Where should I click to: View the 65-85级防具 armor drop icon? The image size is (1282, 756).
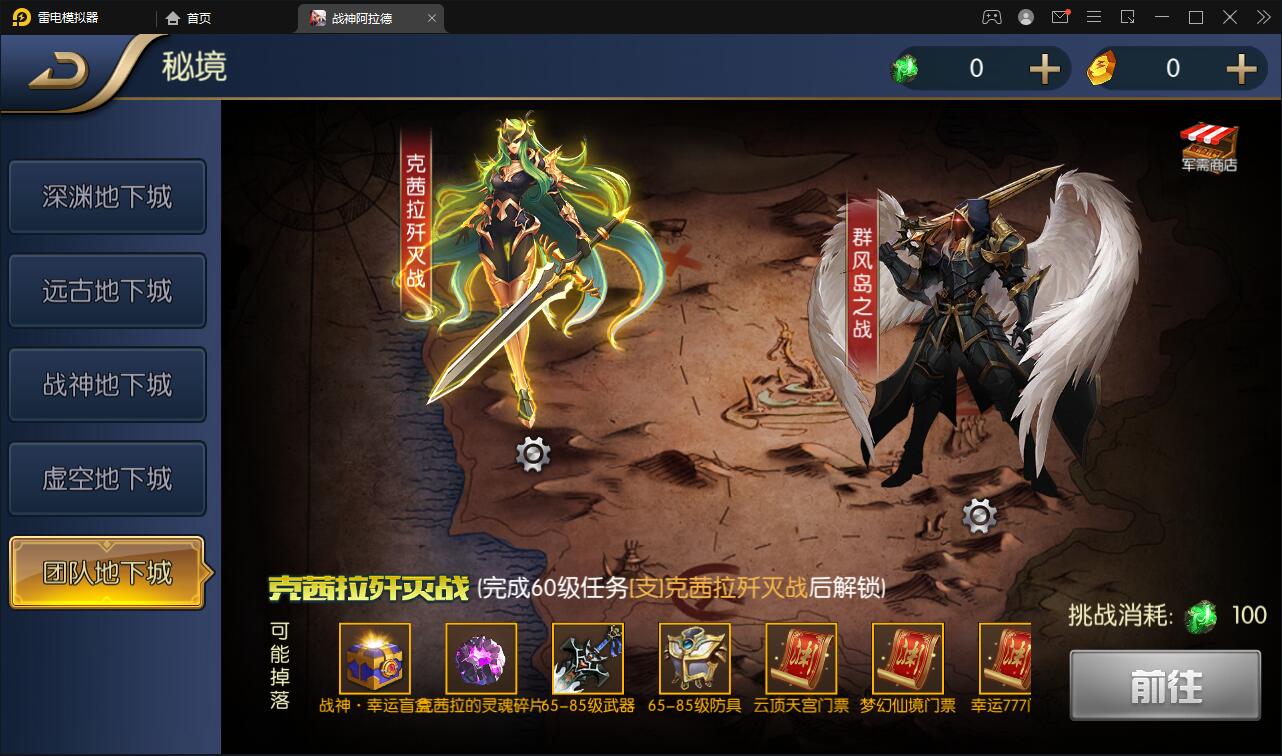click(694, 660)
